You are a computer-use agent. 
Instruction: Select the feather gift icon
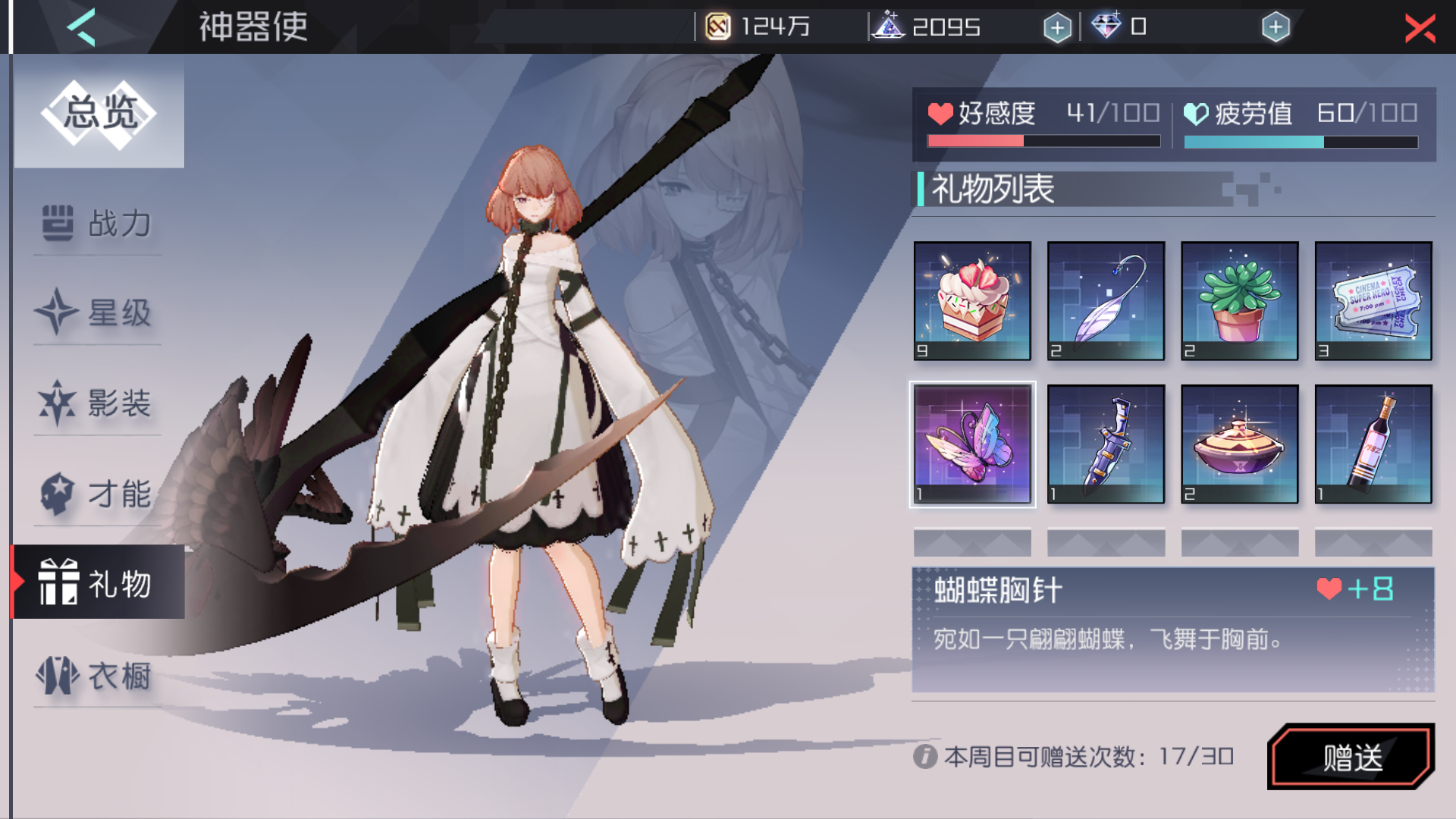click(x=1106, y=301)
